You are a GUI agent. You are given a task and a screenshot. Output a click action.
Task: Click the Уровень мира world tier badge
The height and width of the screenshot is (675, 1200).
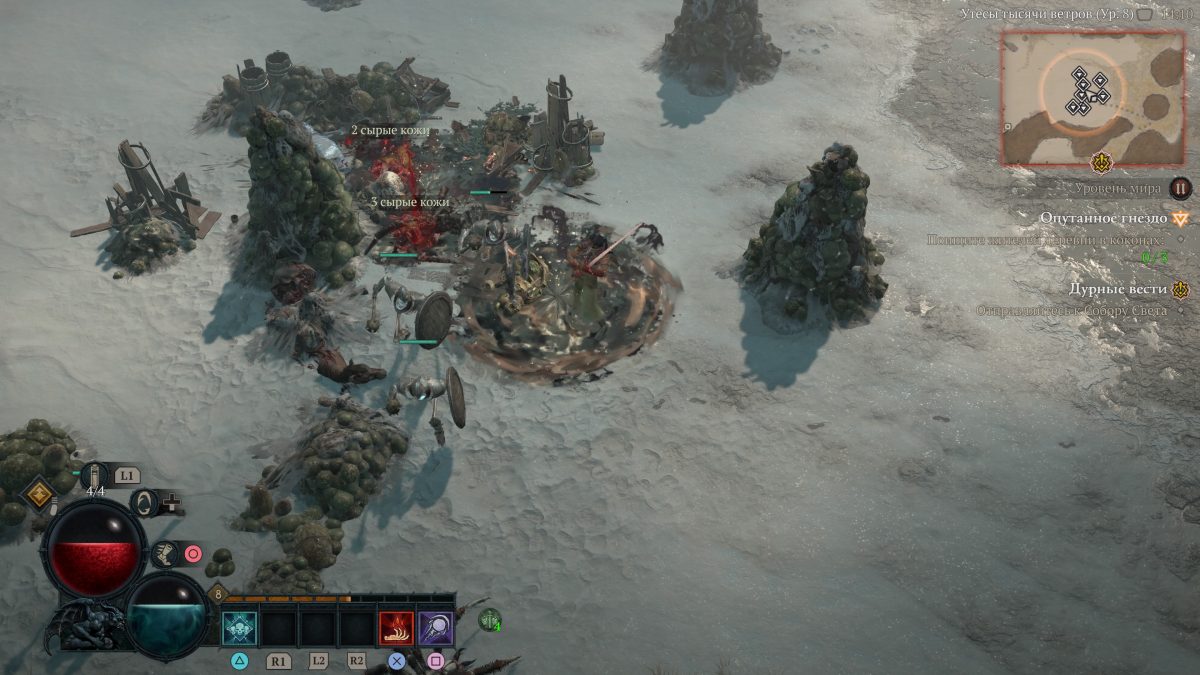[x=1182, y=187]
